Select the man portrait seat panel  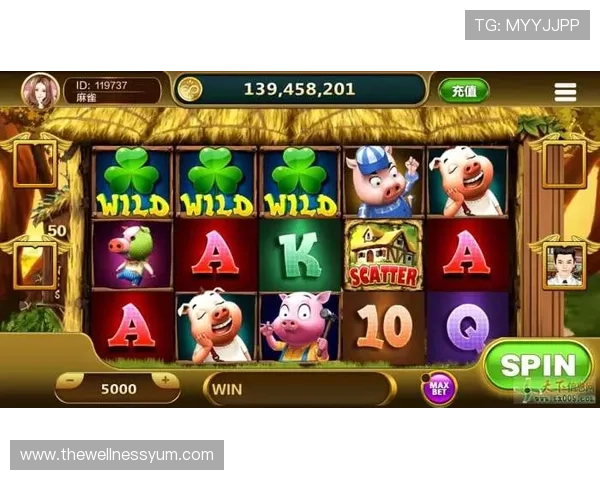tap(566, 265)
